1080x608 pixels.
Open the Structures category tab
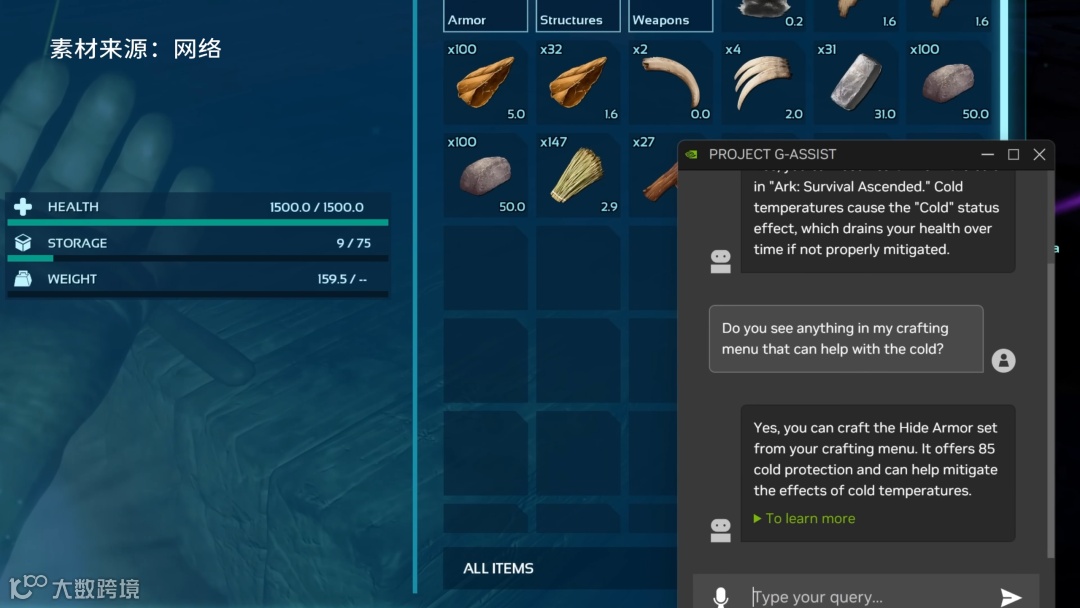tap(577, 17)
